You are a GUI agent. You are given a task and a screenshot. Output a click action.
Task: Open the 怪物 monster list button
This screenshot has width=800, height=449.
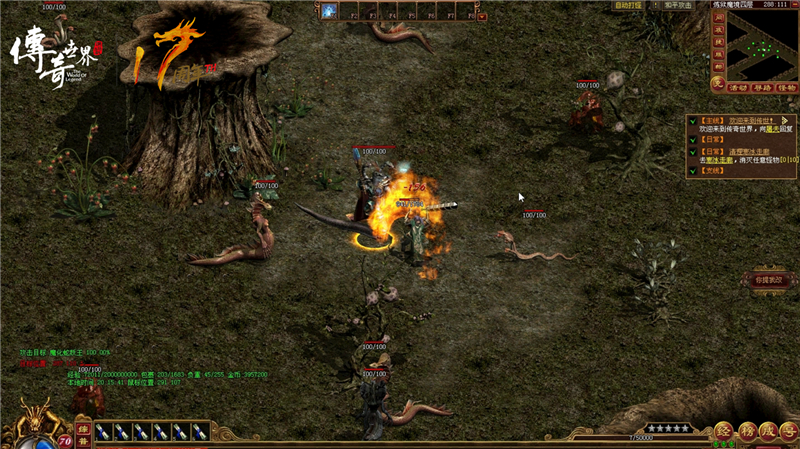point(785,86)
